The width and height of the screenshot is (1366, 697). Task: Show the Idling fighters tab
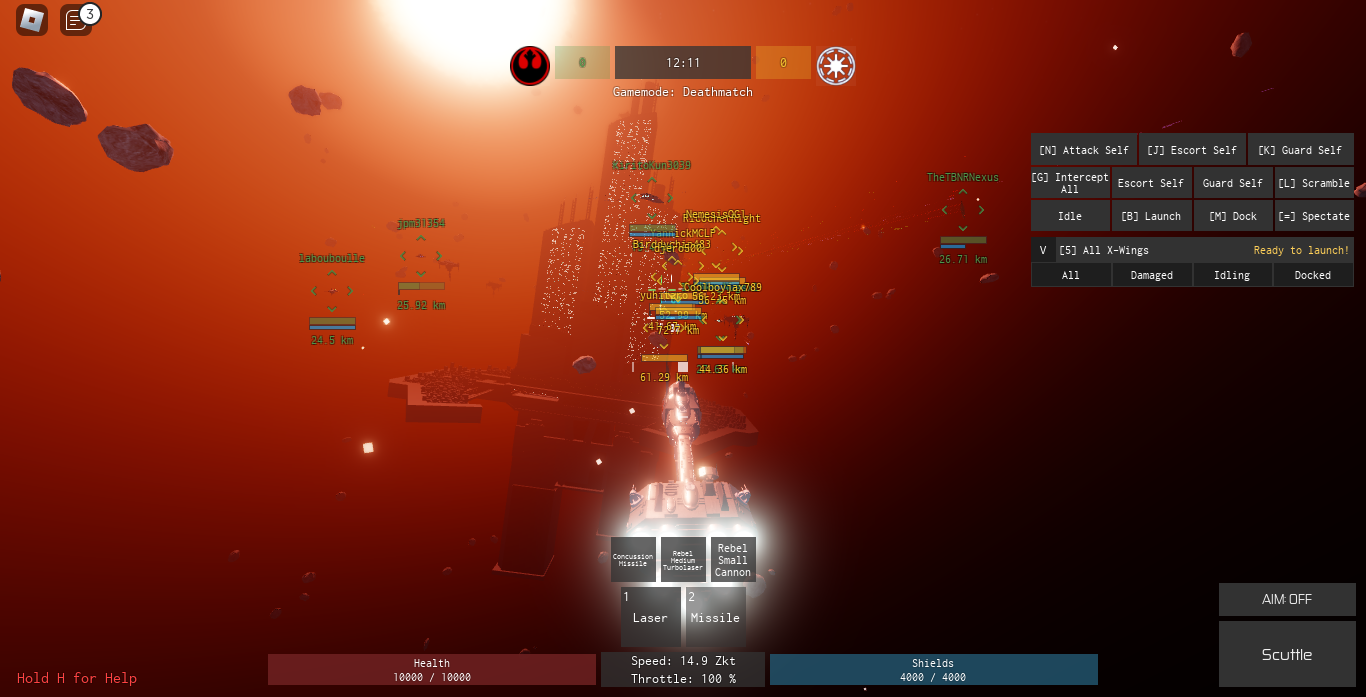[1232, 275]
